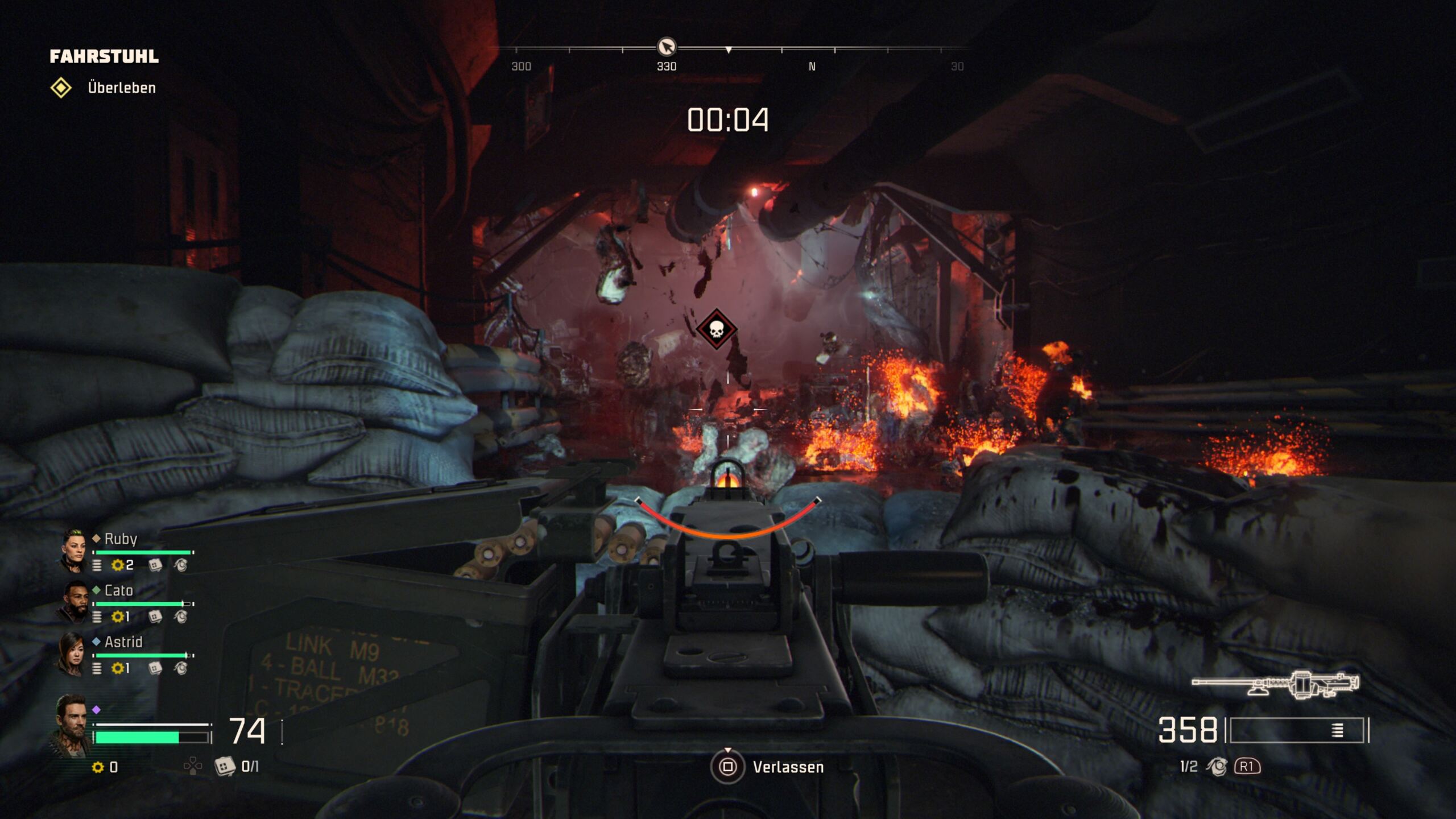
Task: Select the red skull threat marker
Action: [x=717, y=329]
